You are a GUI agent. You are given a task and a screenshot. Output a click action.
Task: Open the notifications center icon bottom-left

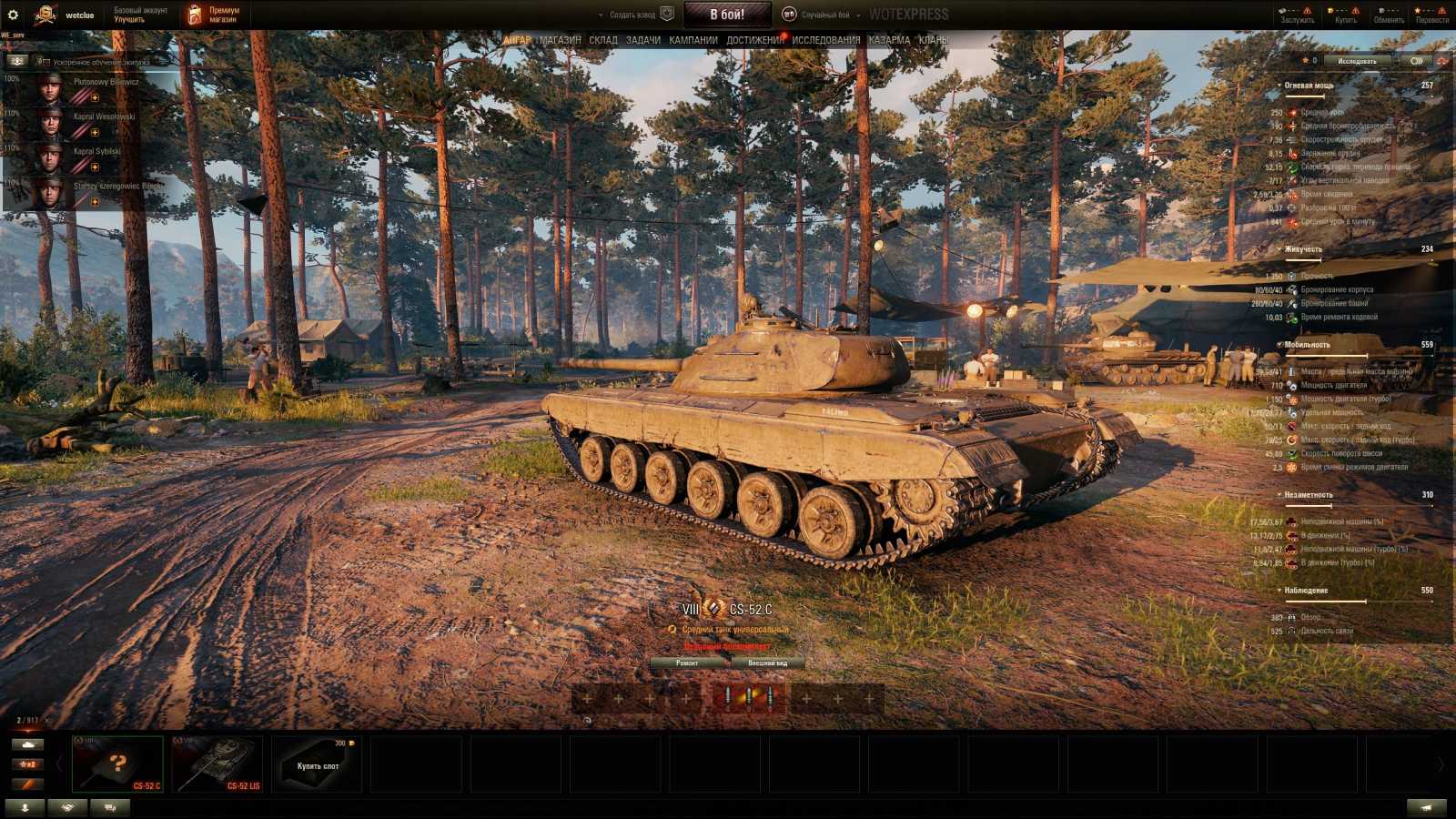25,806
